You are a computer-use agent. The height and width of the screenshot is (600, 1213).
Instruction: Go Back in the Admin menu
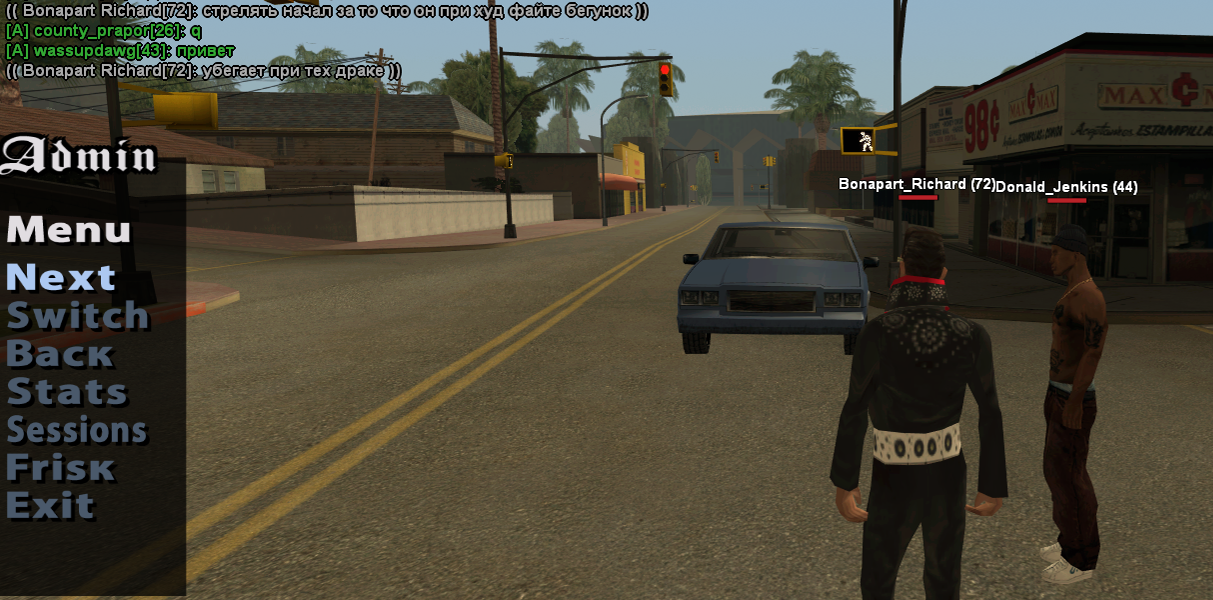point(60,354)
